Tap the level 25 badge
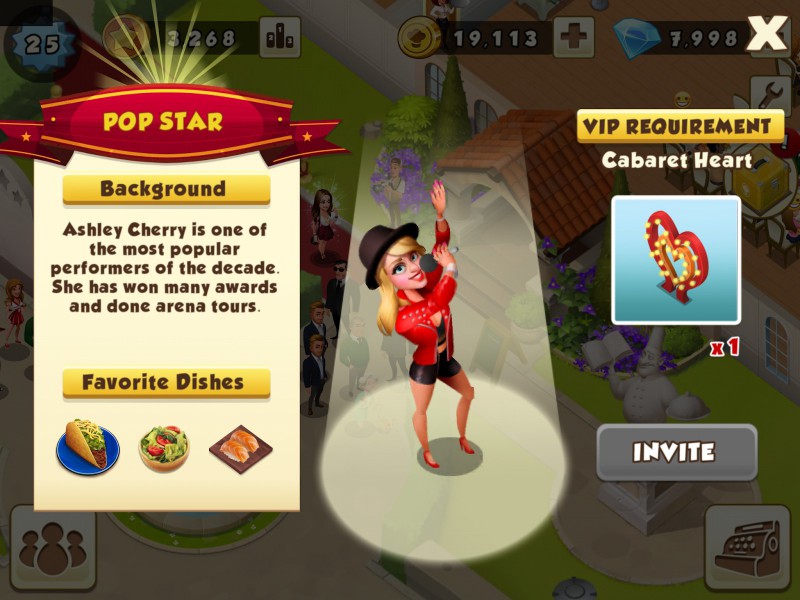Image resolution: width=800 pixels, height=600 pixels. (x=42, y=43)
